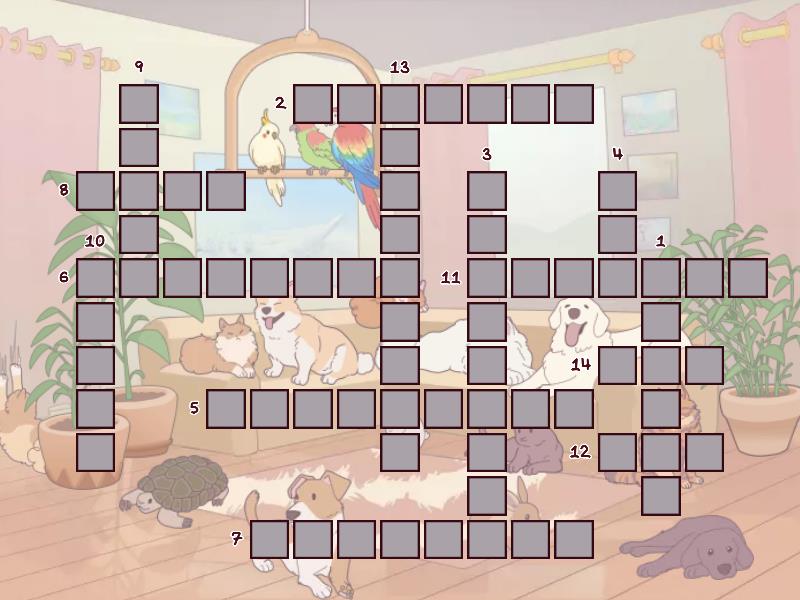Choose the first square of 12 across

pyautogui.click(x=618, y=452)
